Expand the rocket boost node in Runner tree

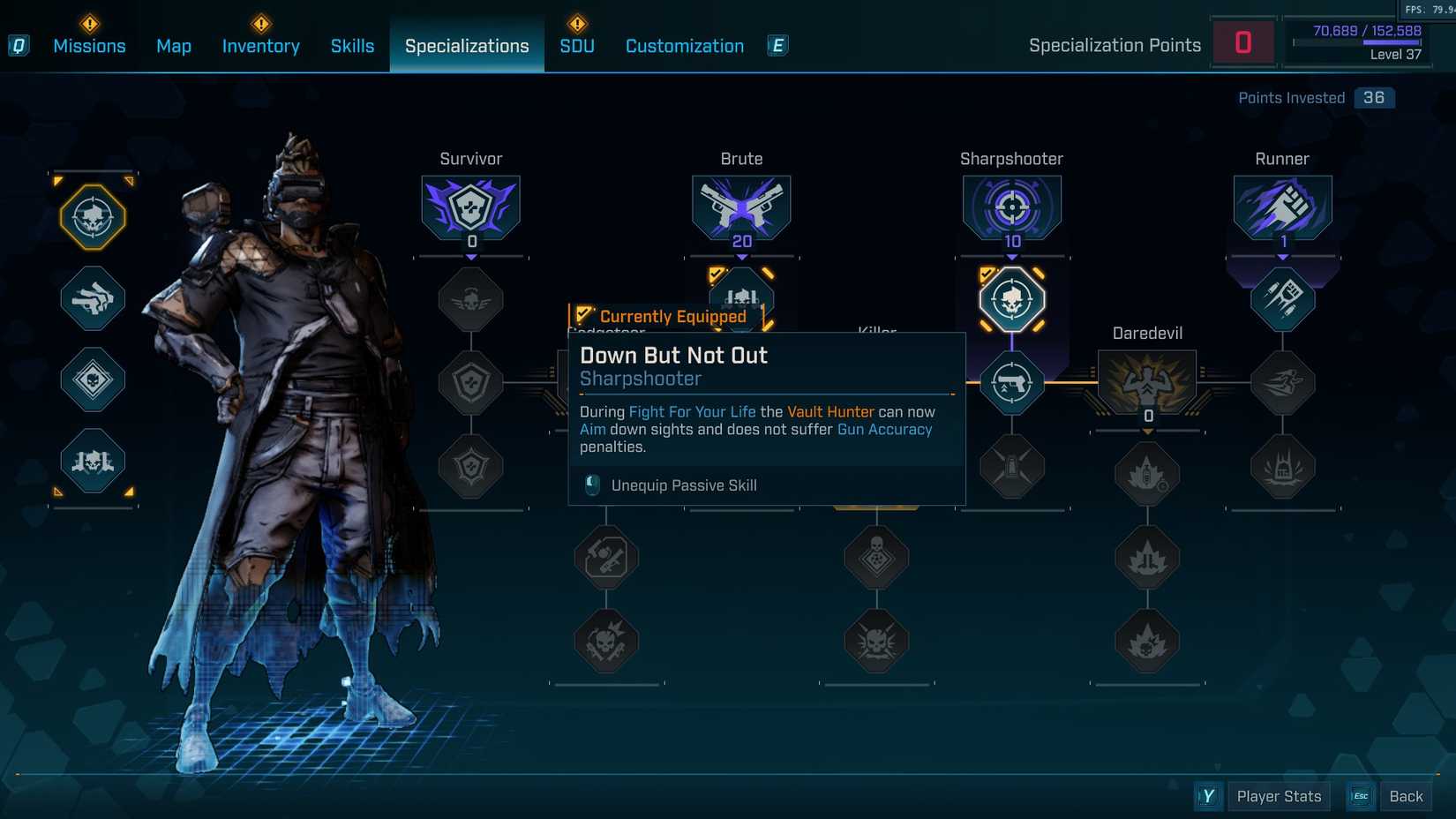pyautogui.click(x=1282, y=300)
